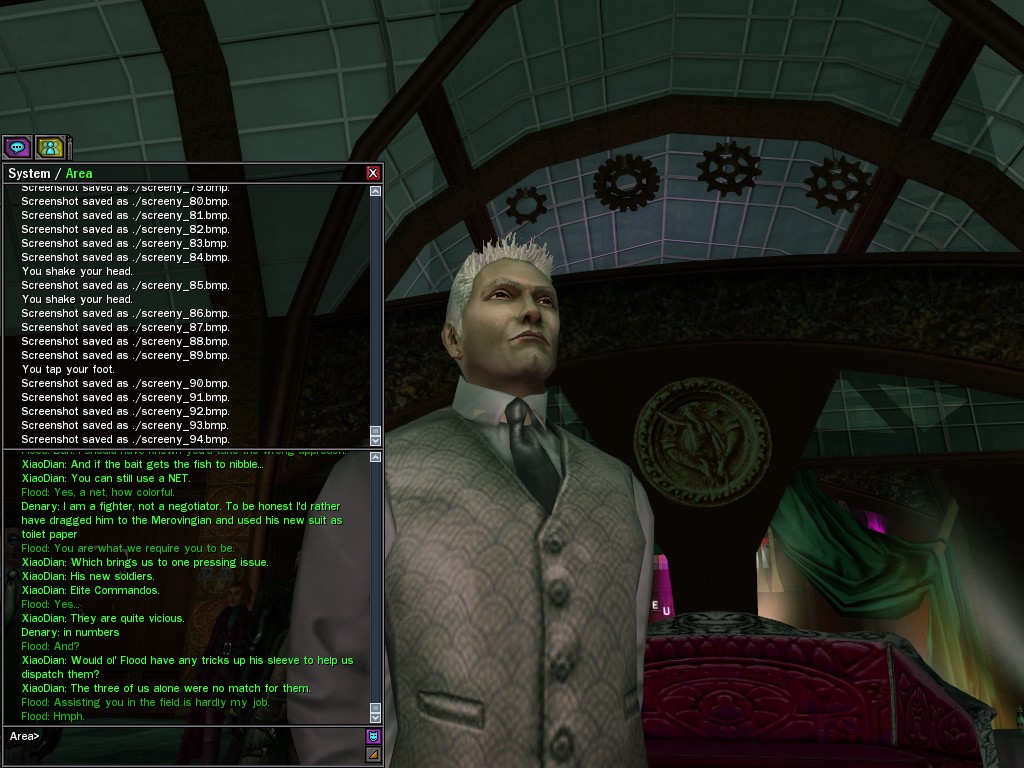Screen dimensions: 1024x768
Task: Click the purple mask emote icon
Action: [374, 736]
